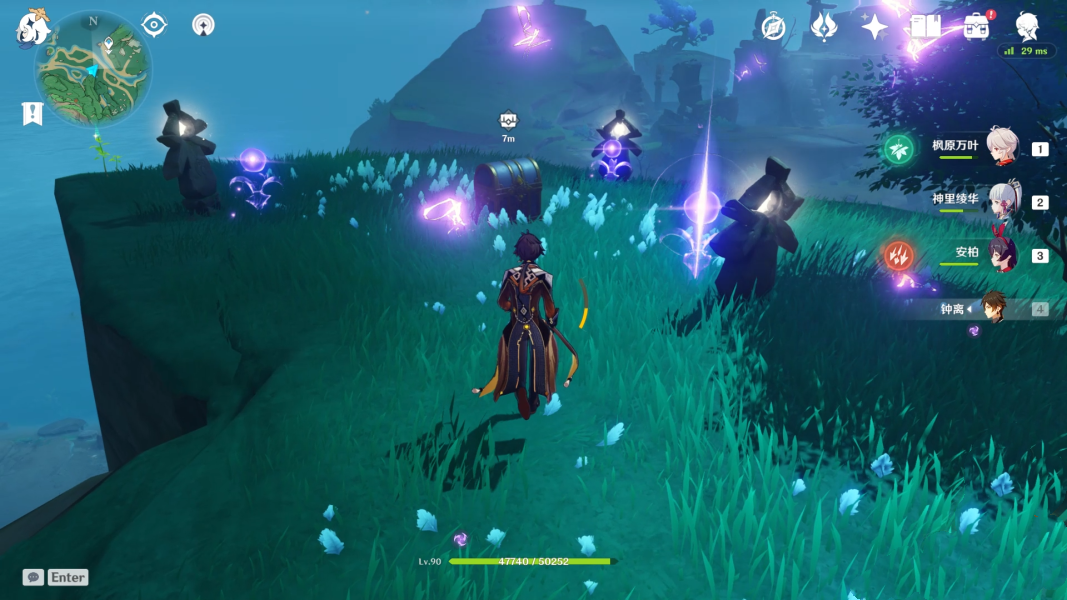This screenshot has height=600, width=1067.
Task: Open the Paimon main menu
Action: tap(33, 28)
